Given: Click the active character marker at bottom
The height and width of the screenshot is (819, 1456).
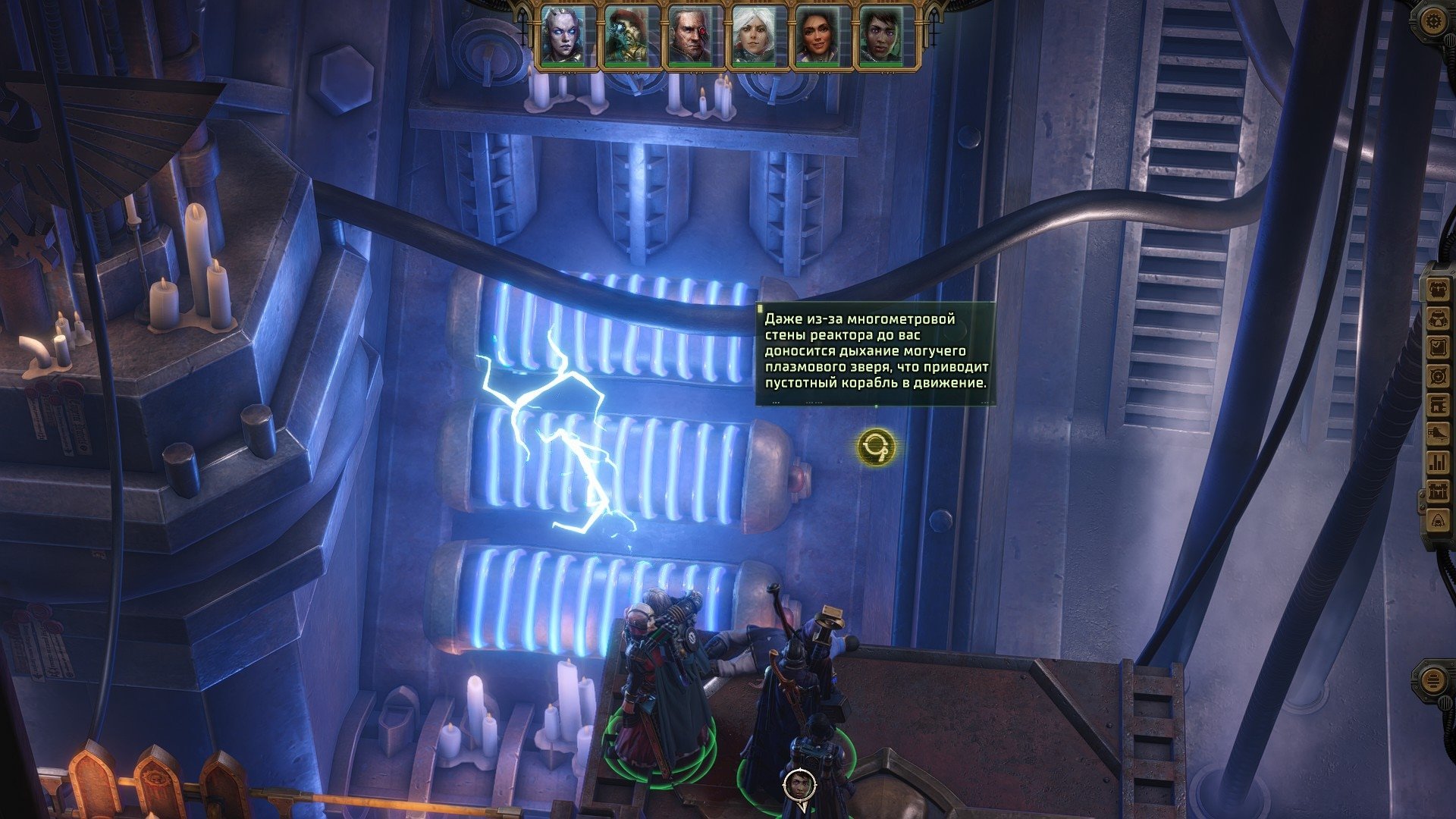Looking at the screenshot, I should 799,785.
